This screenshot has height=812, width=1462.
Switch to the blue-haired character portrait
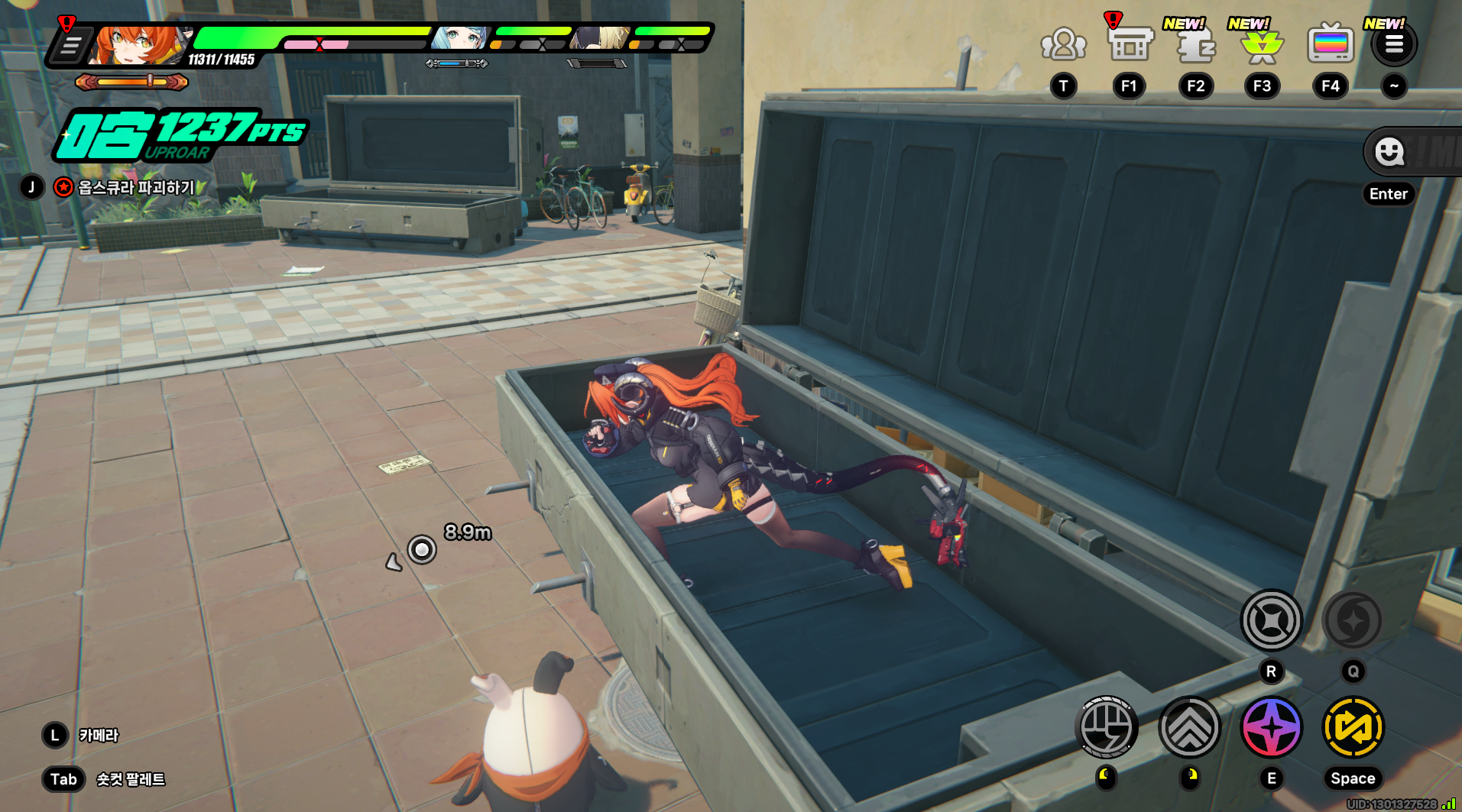click(x=459, y=37)
